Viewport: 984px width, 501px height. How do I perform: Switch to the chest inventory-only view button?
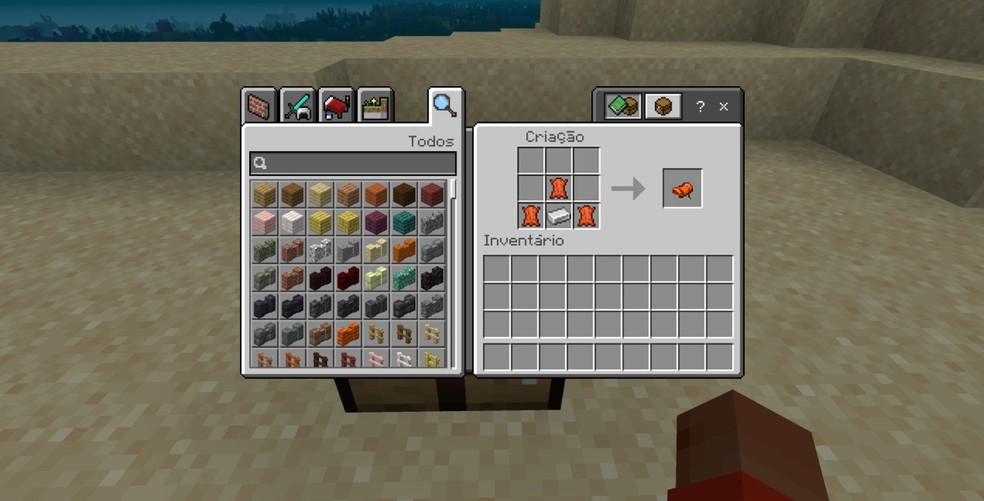(662, 106)
